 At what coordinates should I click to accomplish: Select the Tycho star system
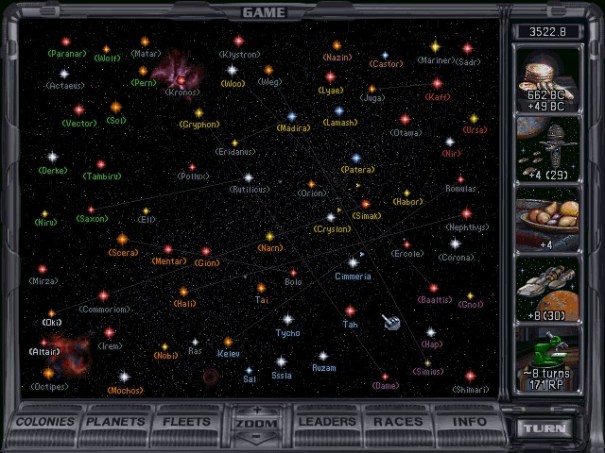tap(288, 320)
